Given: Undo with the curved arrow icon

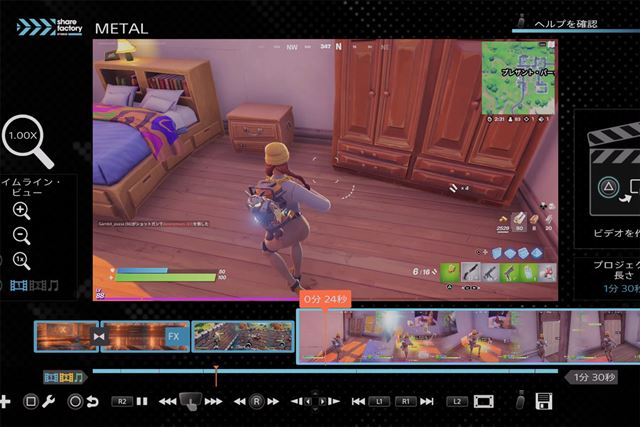Looking at the screenshot, I should [x=92, y=401].
